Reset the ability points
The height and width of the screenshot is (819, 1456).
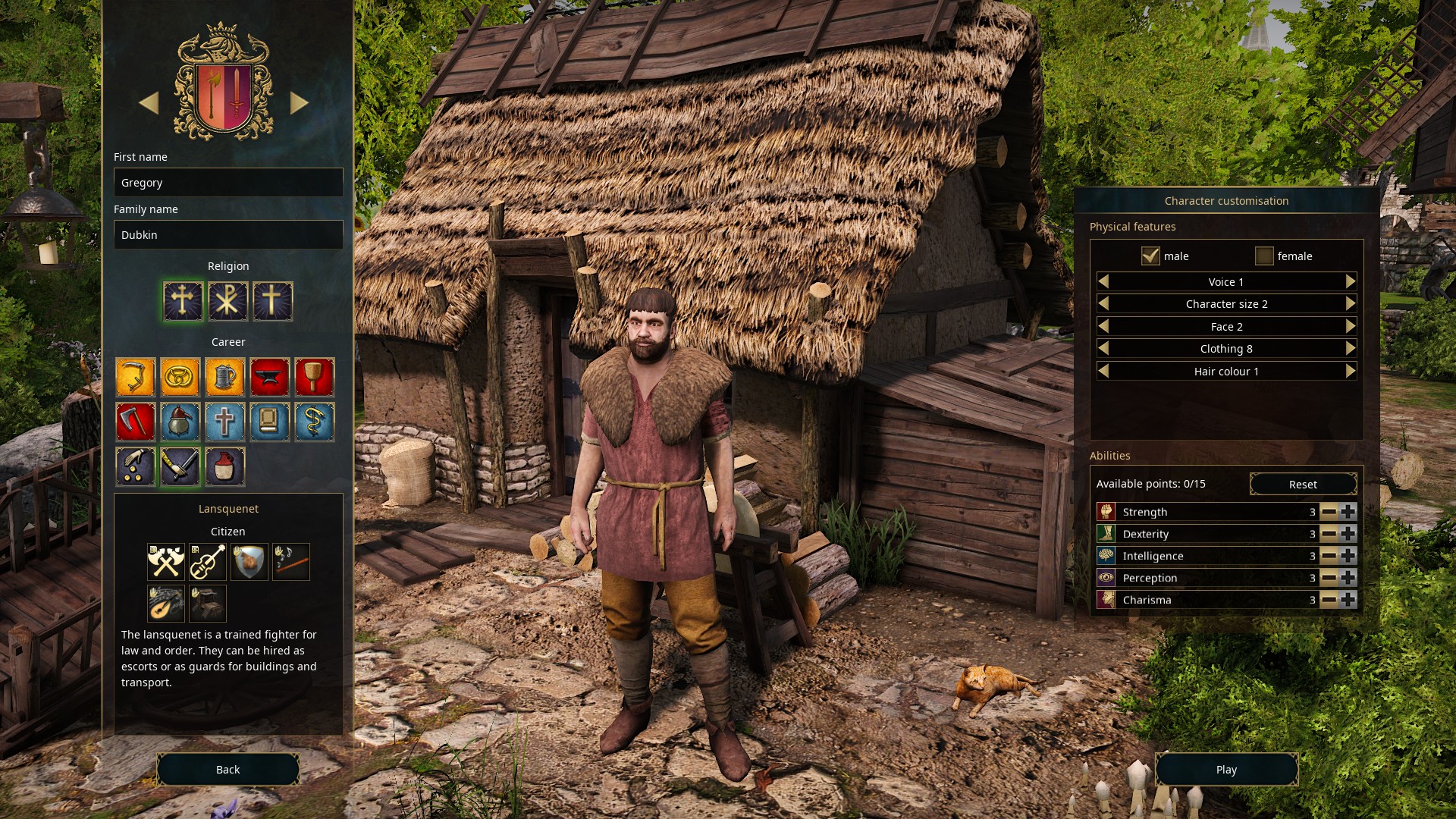pos(1303,484)
